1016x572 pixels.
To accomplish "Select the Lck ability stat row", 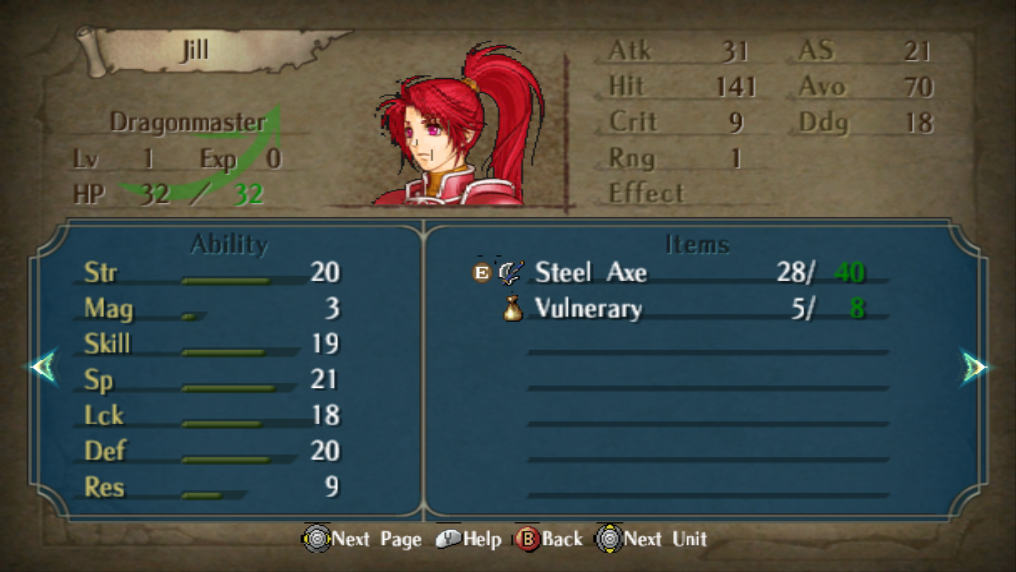I will point(211,415).
